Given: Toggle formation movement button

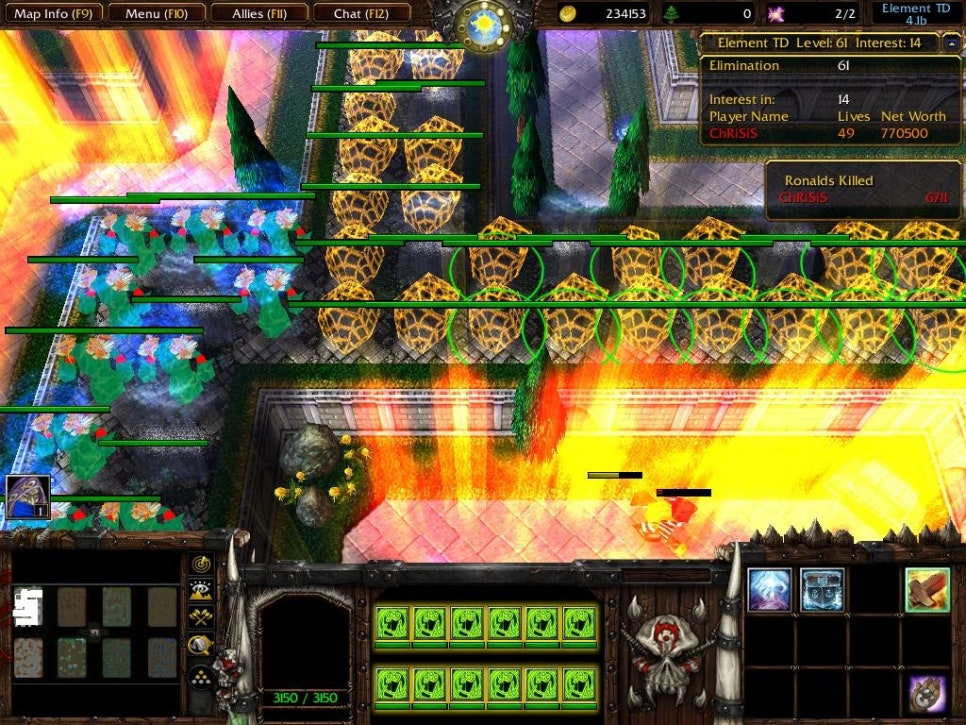Looking at the screenshot, I should point(202,677).
